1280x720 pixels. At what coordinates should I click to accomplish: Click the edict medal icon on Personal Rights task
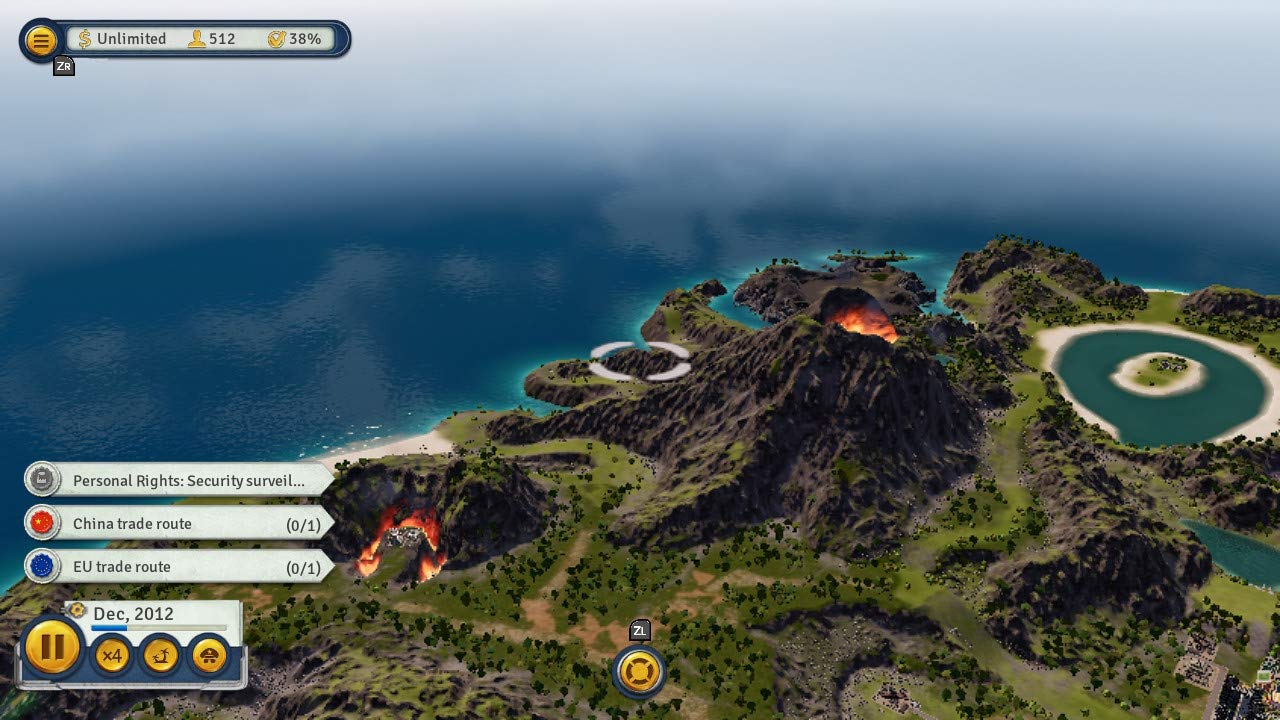click(x=40, y=480)
